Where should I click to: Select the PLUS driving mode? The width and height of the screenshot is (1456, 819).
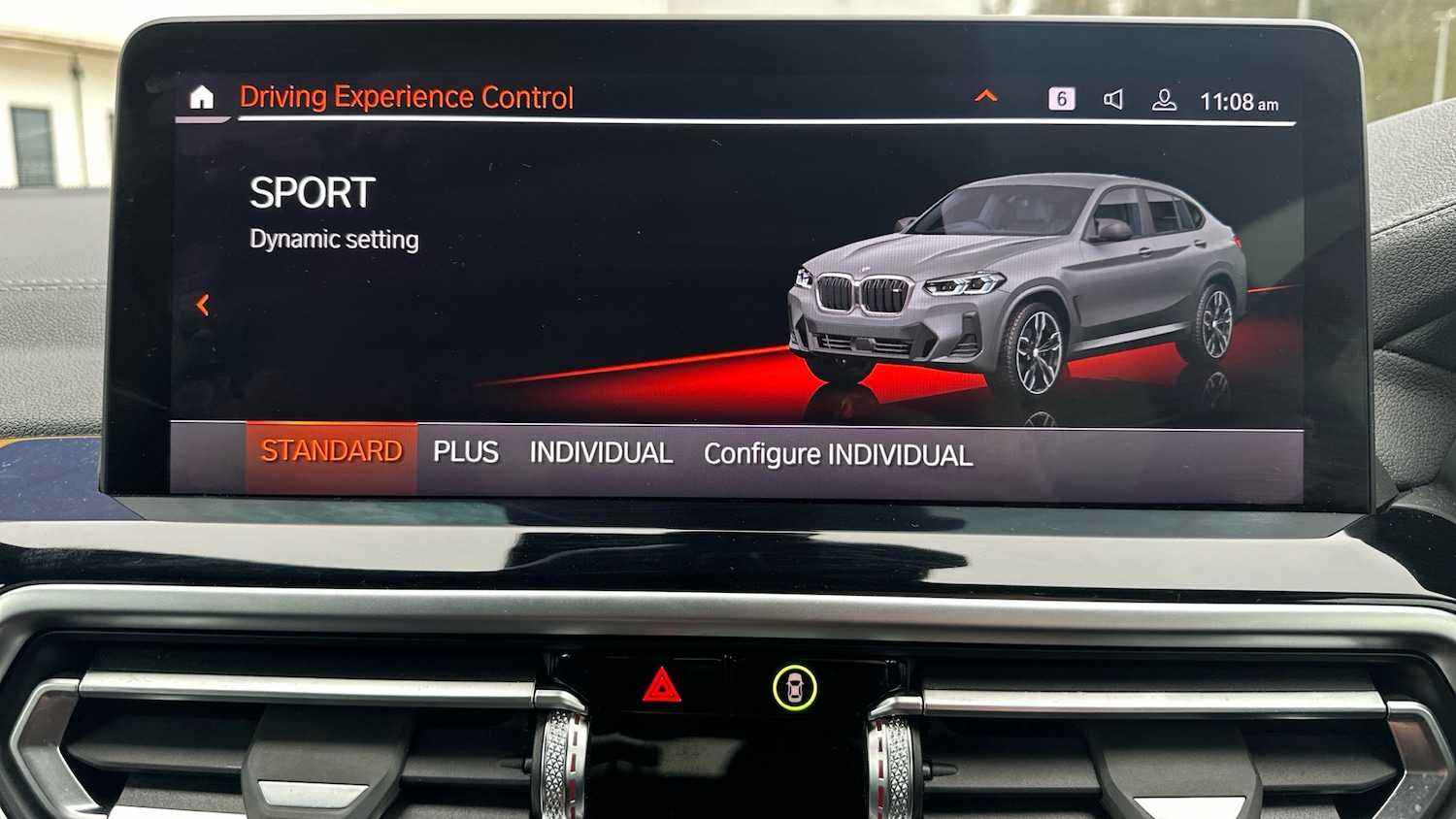[x=467, y=452]
